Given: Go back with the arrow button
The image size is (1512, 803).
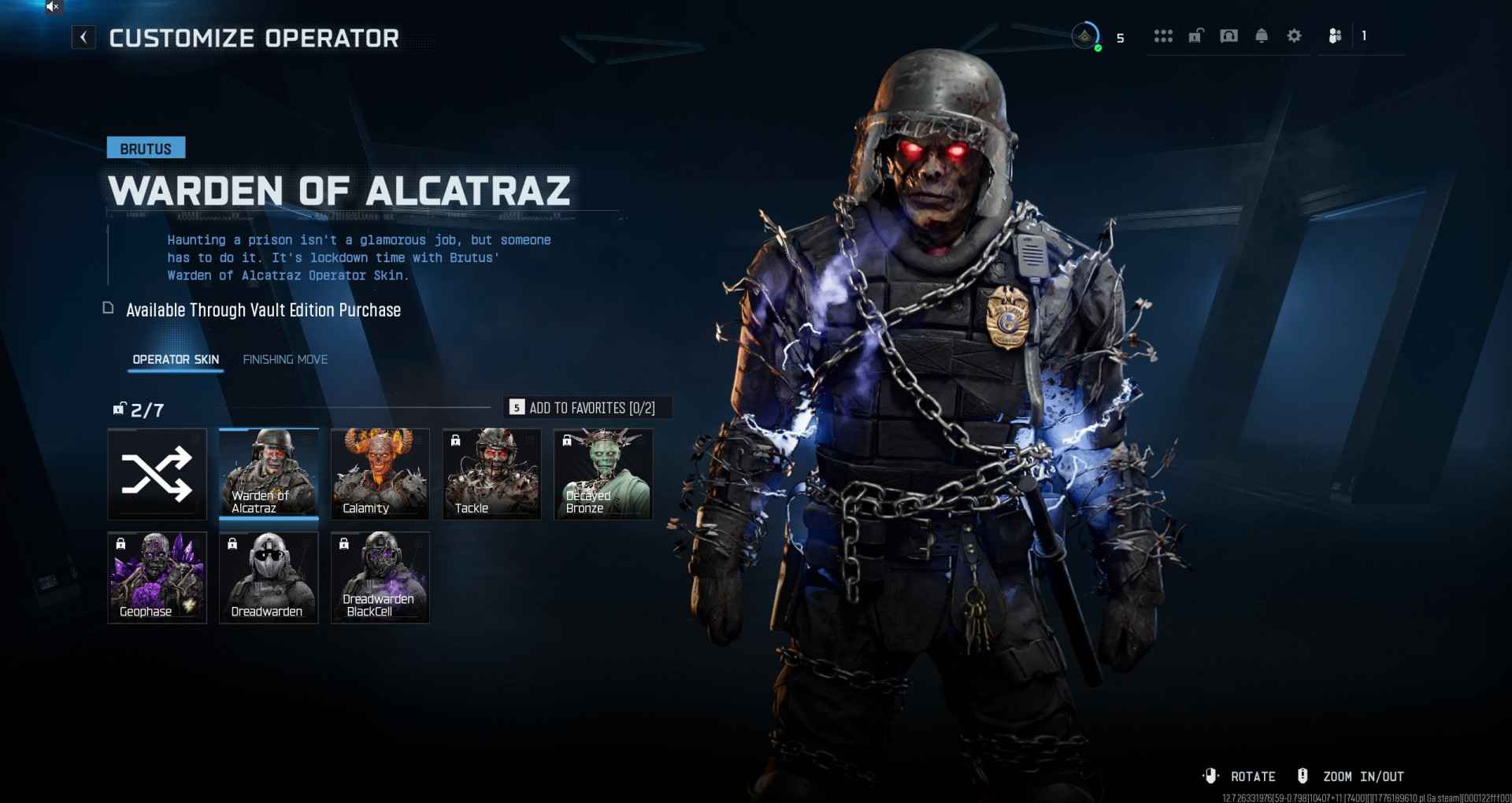Looking at the screenshot, I should tap(83, 37).
